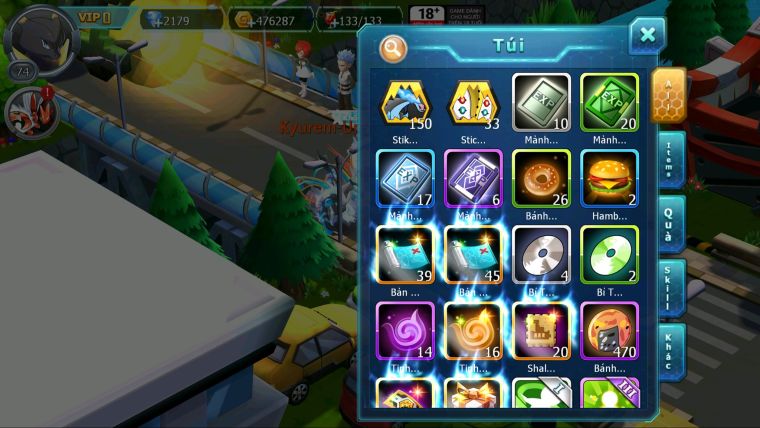This screenshot has width=760, height=428.
Task: Select the green EXP shard with 20
Action: tap(609, 102)
